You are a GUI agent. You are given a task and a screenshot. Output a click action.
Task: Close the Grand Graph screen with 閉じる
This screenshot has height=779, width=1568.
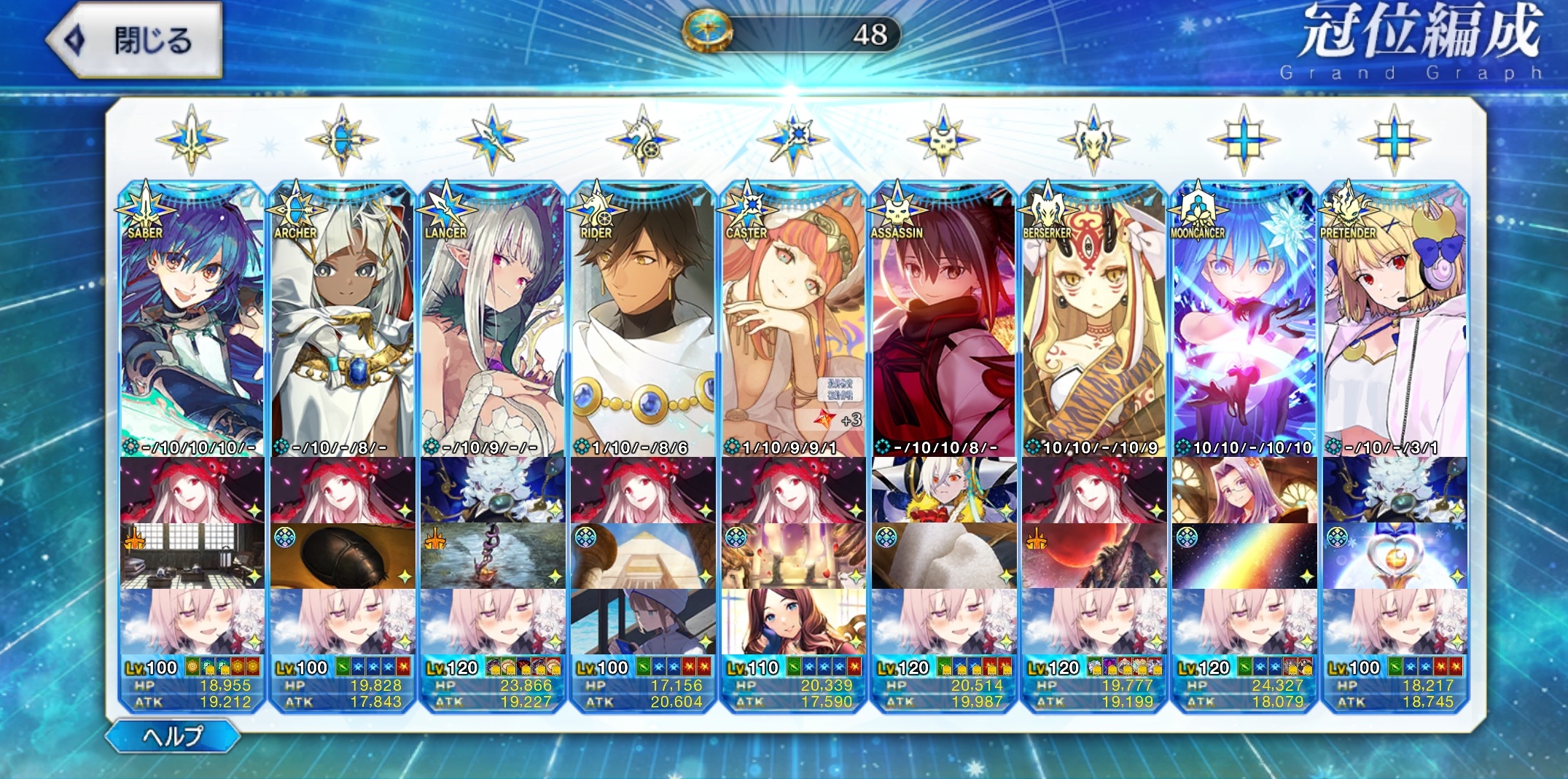click(x=135, y=39)
